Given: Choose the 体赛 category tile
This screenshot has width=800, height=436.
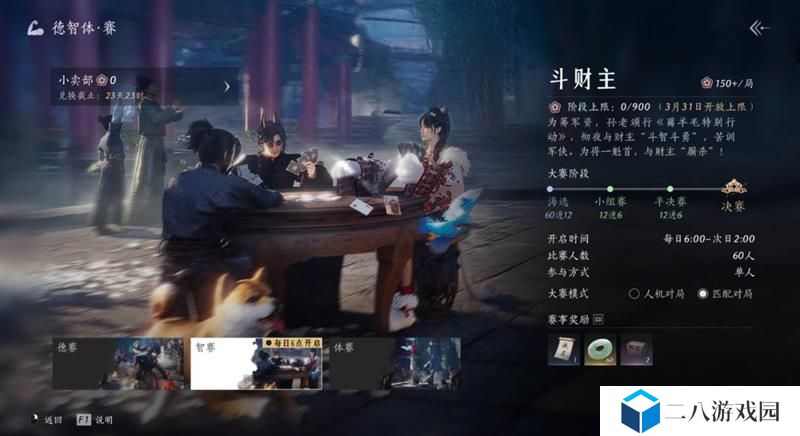Looking at the screenshot, I should [x=394, y=364].
